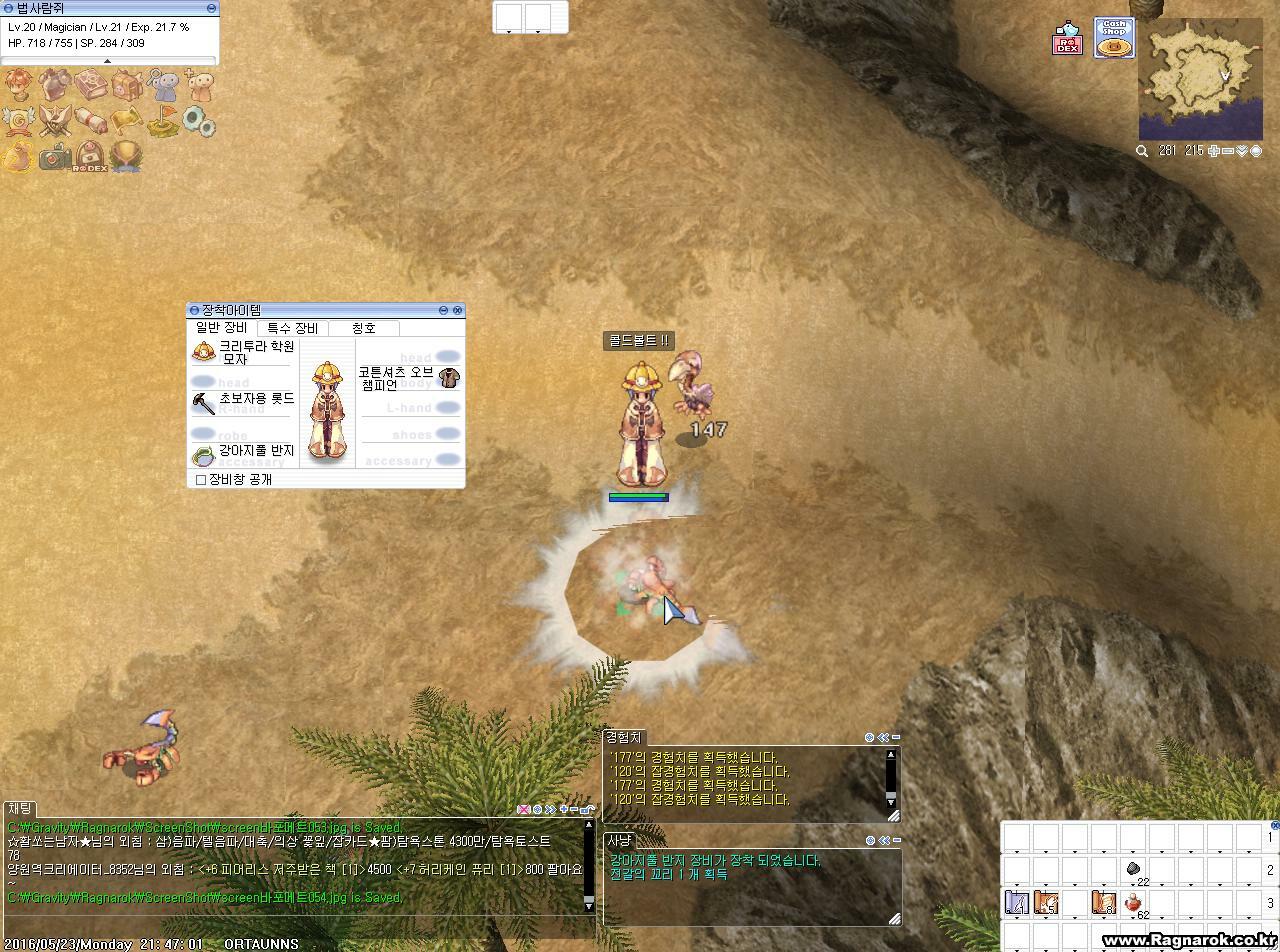Open the trophy achievements icon
This screenshot has height=952, width=1280.
126,157
